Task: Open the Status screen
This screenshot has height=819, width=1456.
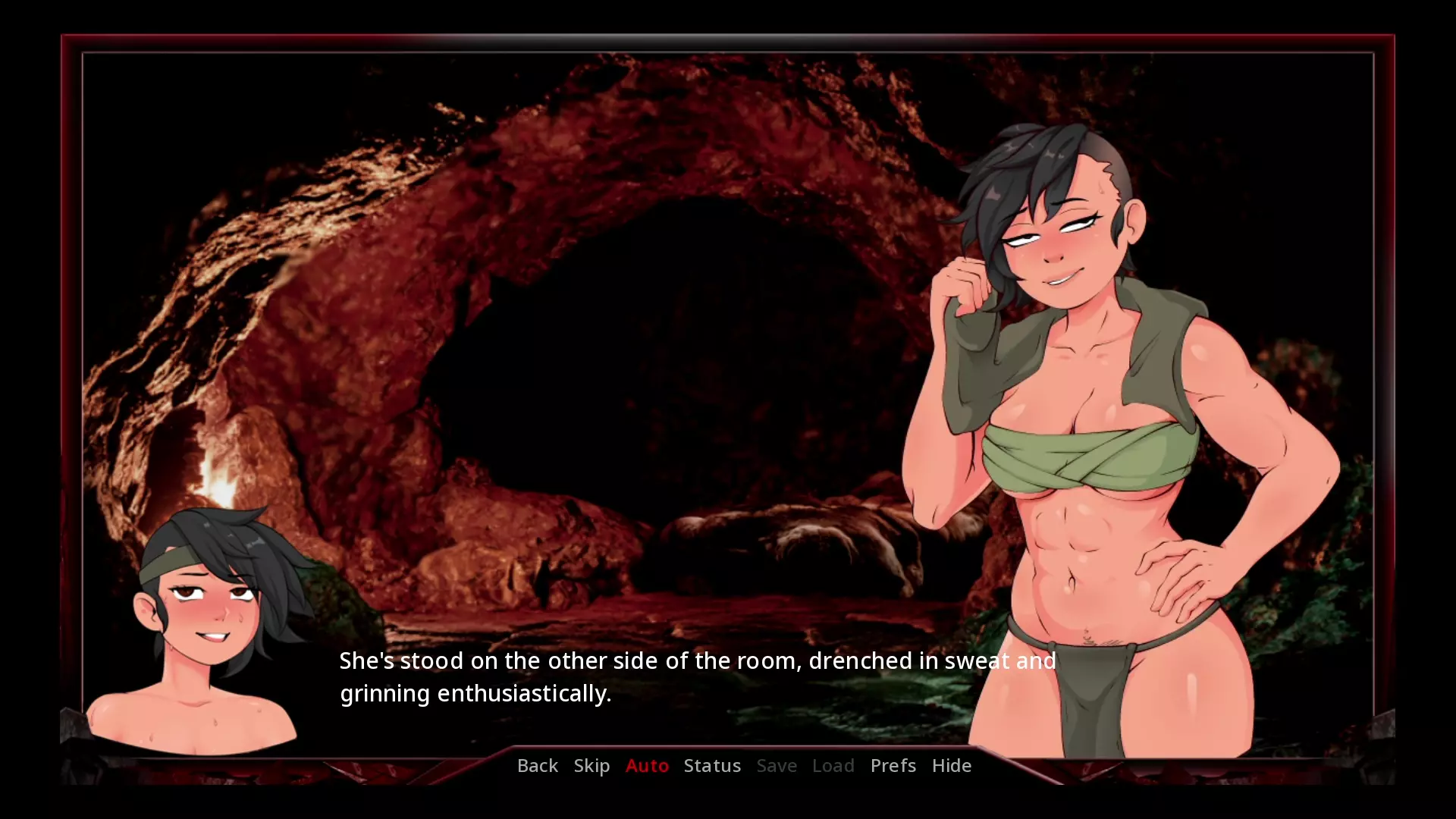Action: 712,766
